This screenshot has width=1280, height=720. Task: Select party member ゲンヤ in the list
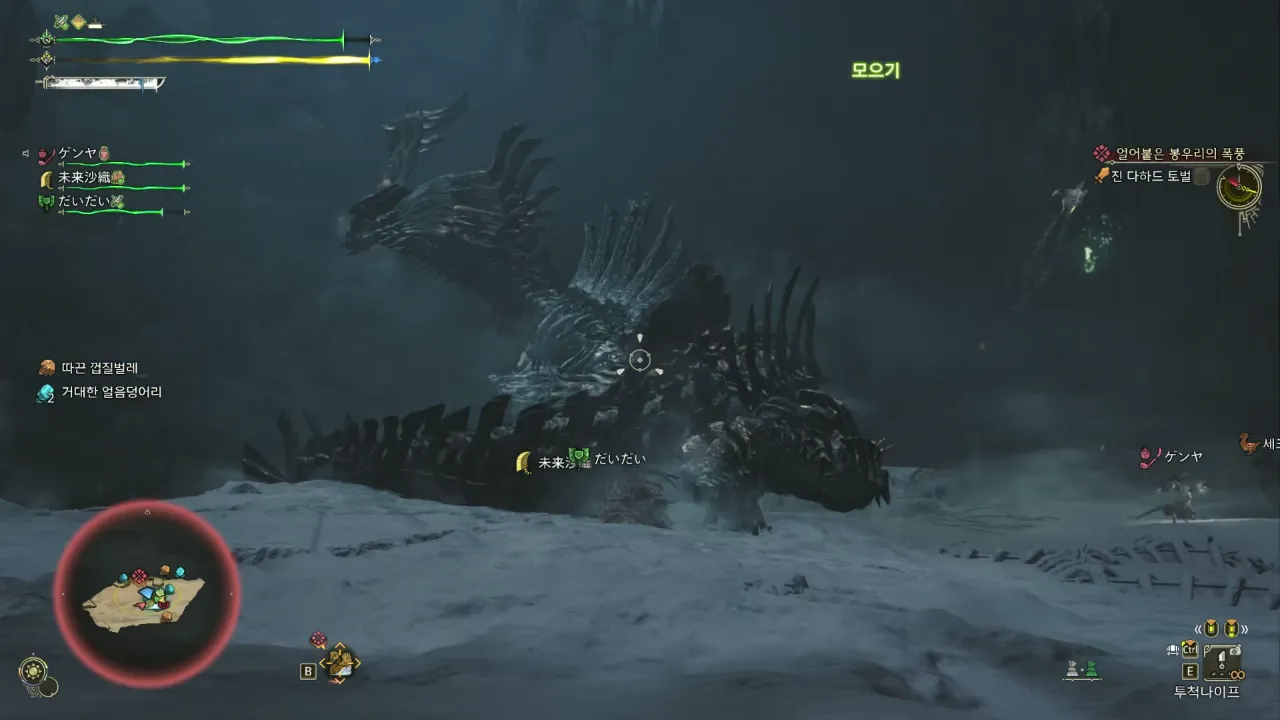point(77,154)
